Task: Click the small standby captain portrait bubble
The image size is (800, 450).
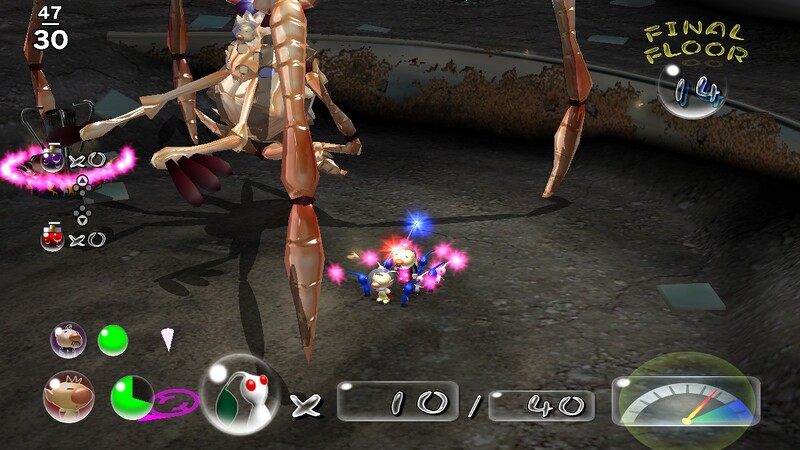Action: (68, 341)
